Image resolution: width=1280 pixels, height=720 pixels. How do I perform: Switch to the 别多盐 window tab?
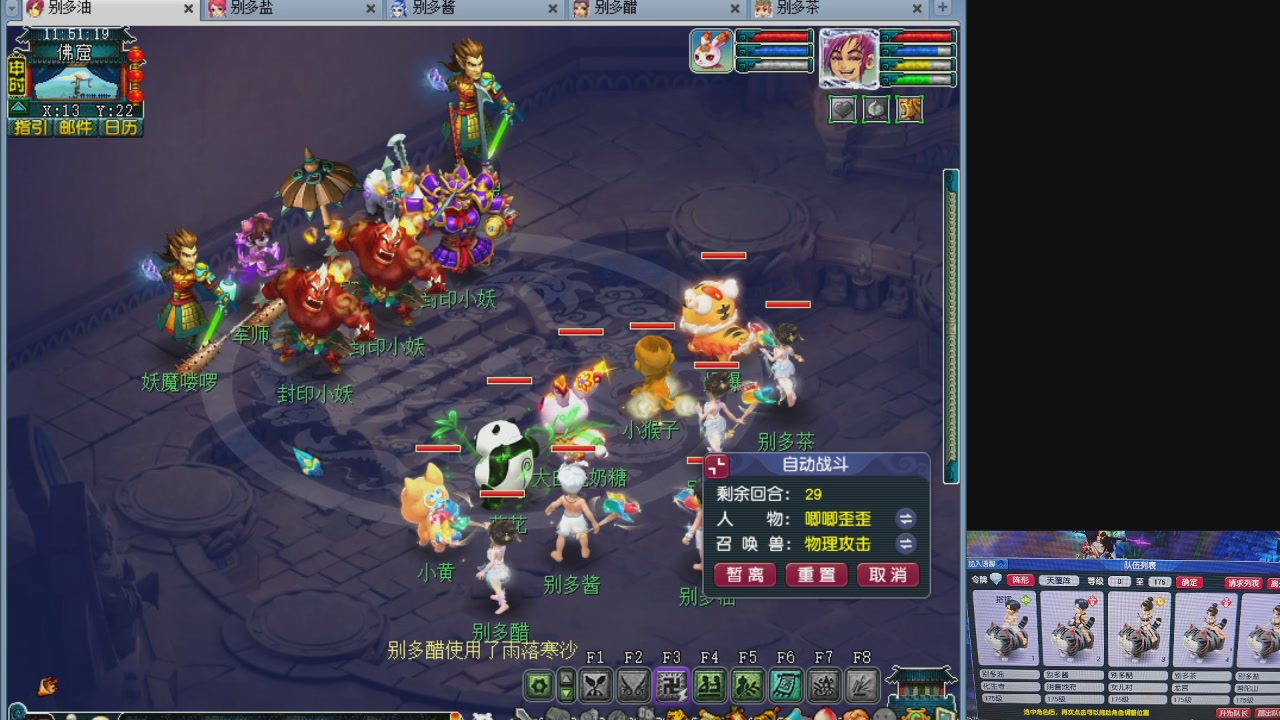point(268,8)
